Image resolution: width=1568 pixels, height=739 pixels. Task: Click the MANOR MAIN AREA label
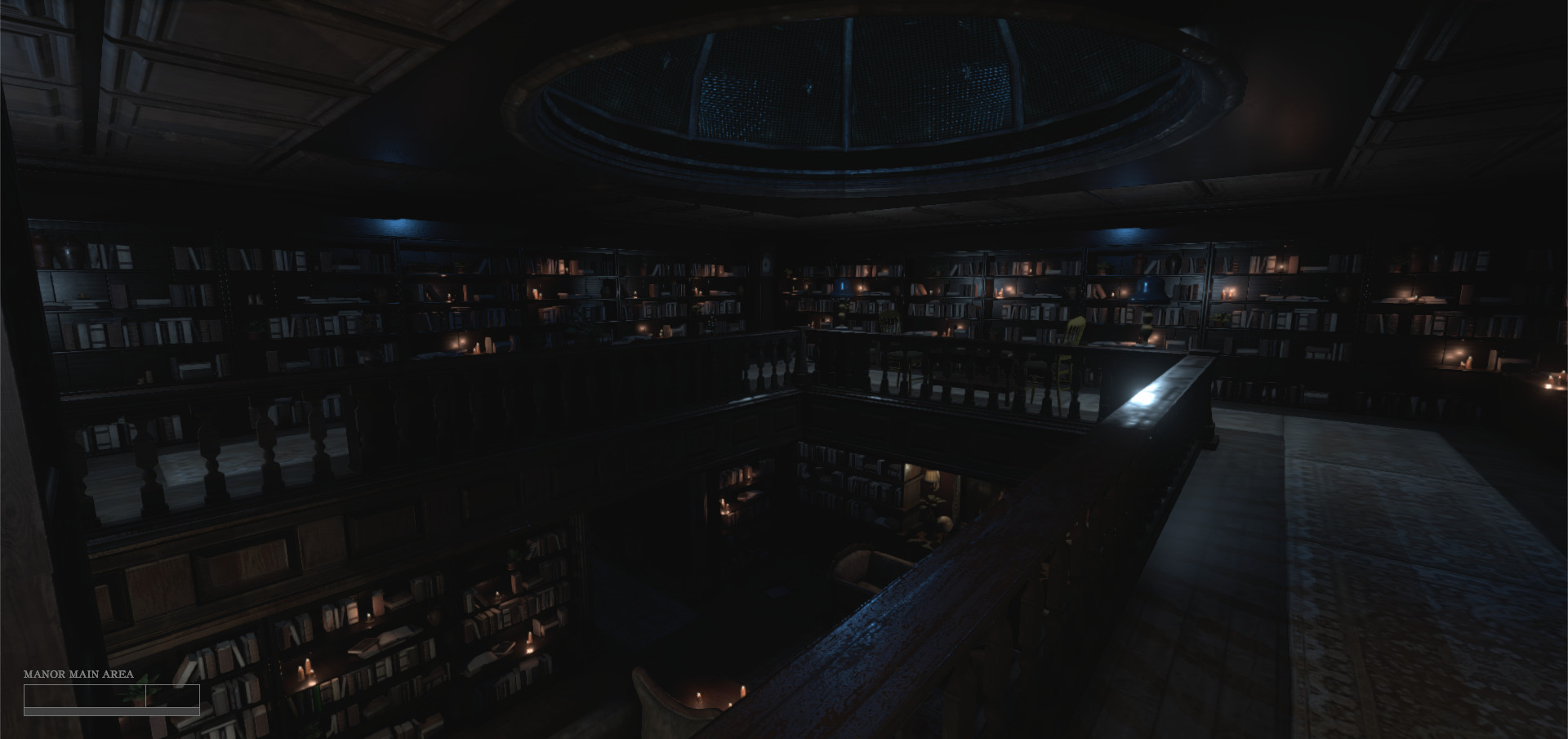79,674
